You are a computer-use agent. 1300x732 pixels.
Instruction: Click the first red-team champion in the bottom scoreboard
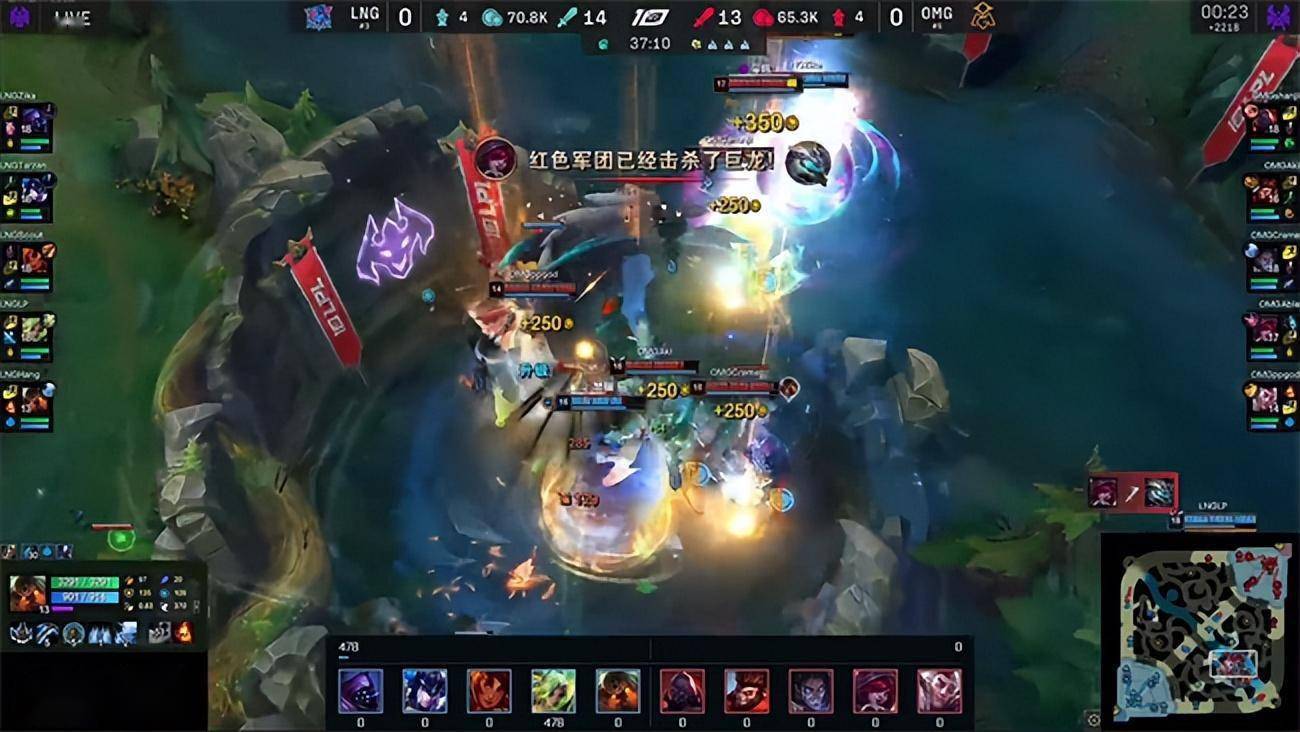pos(682,690)
